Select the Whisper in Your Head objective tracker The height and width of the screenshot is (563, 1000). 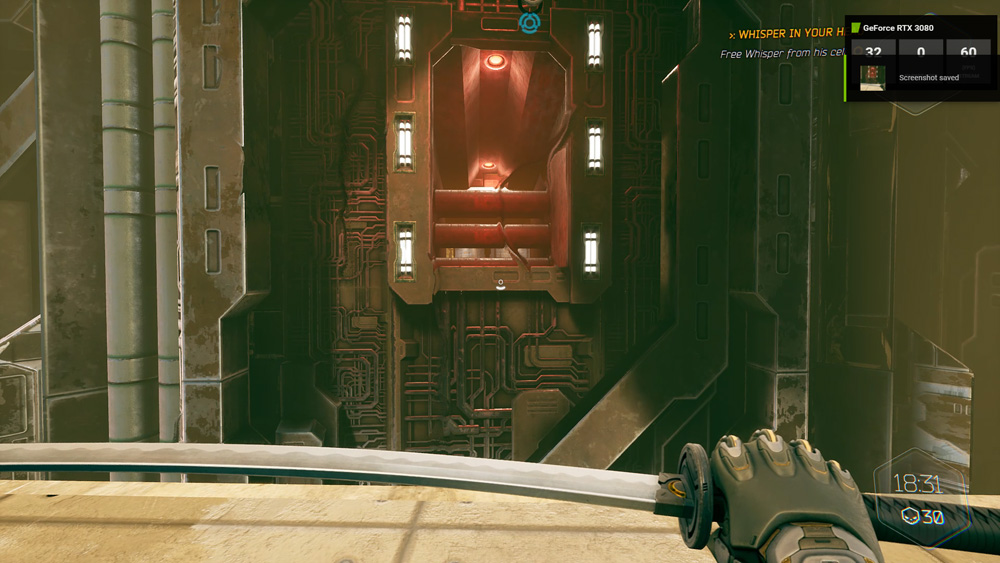tap(785, 35)
